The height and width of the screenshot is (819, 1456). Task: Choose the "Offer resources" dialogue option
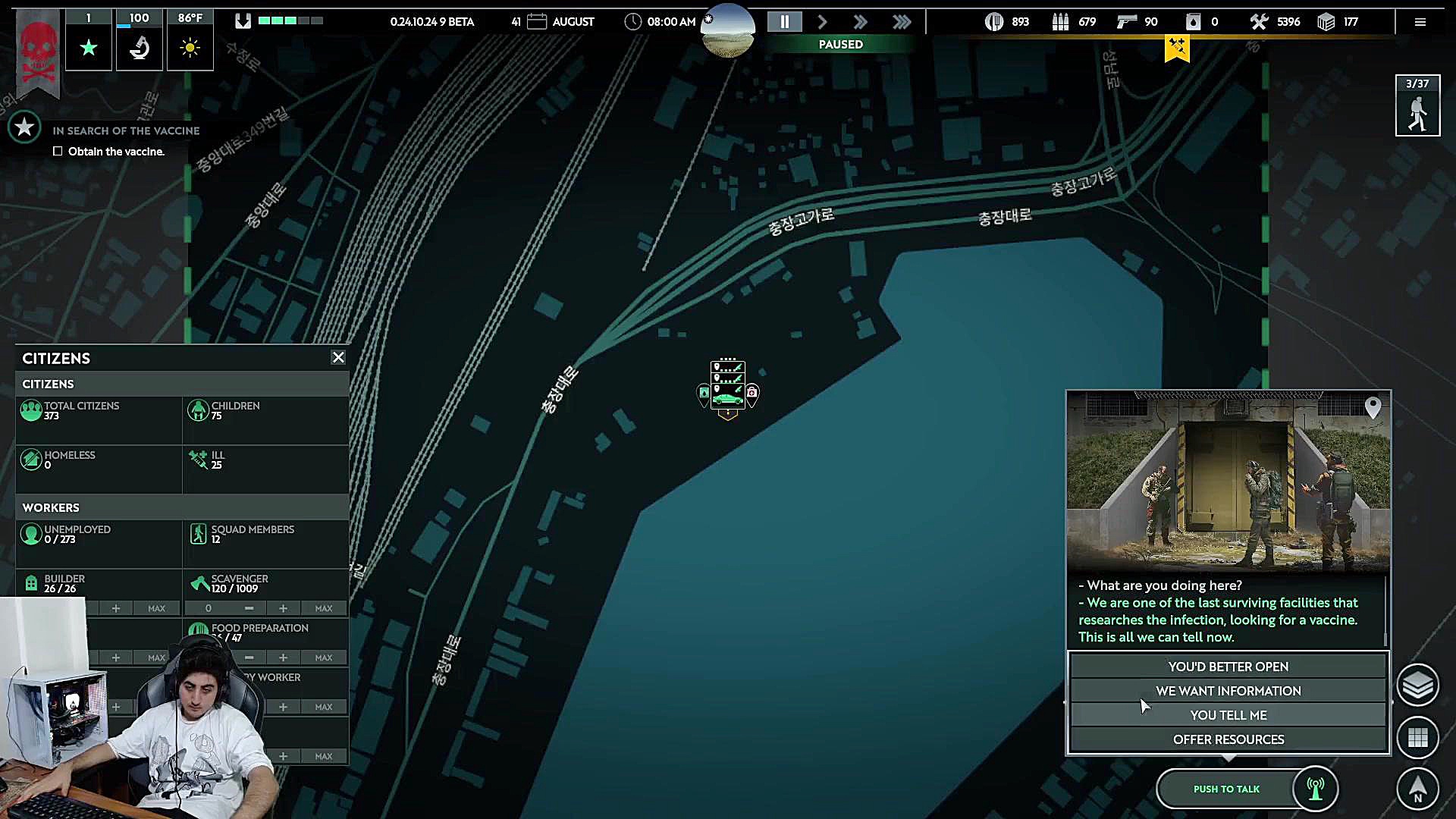(x=1228, y=739)
